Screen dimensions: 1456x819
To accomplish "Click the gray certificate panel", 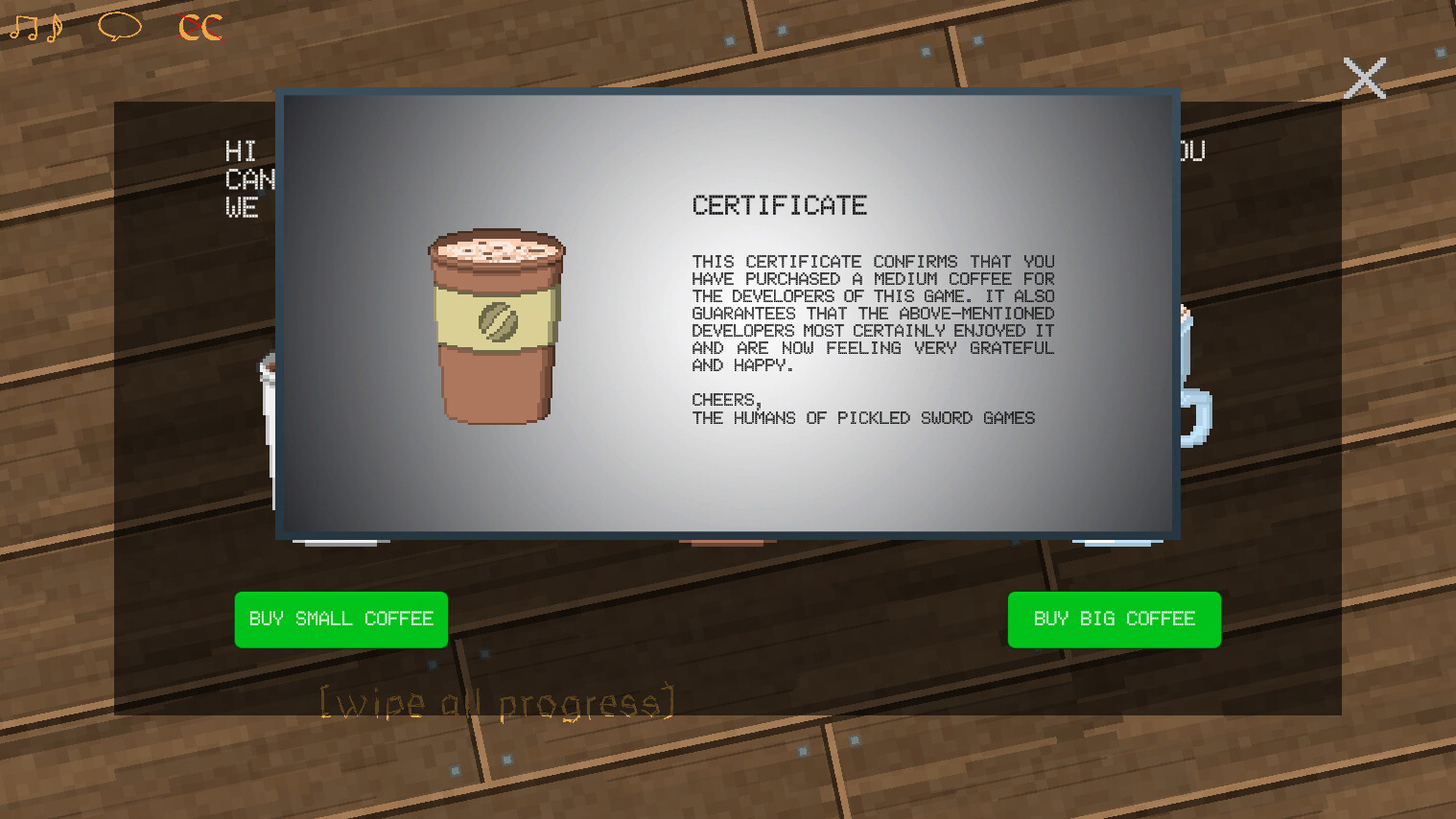I will pyautogui.click(x=727, y=480).
